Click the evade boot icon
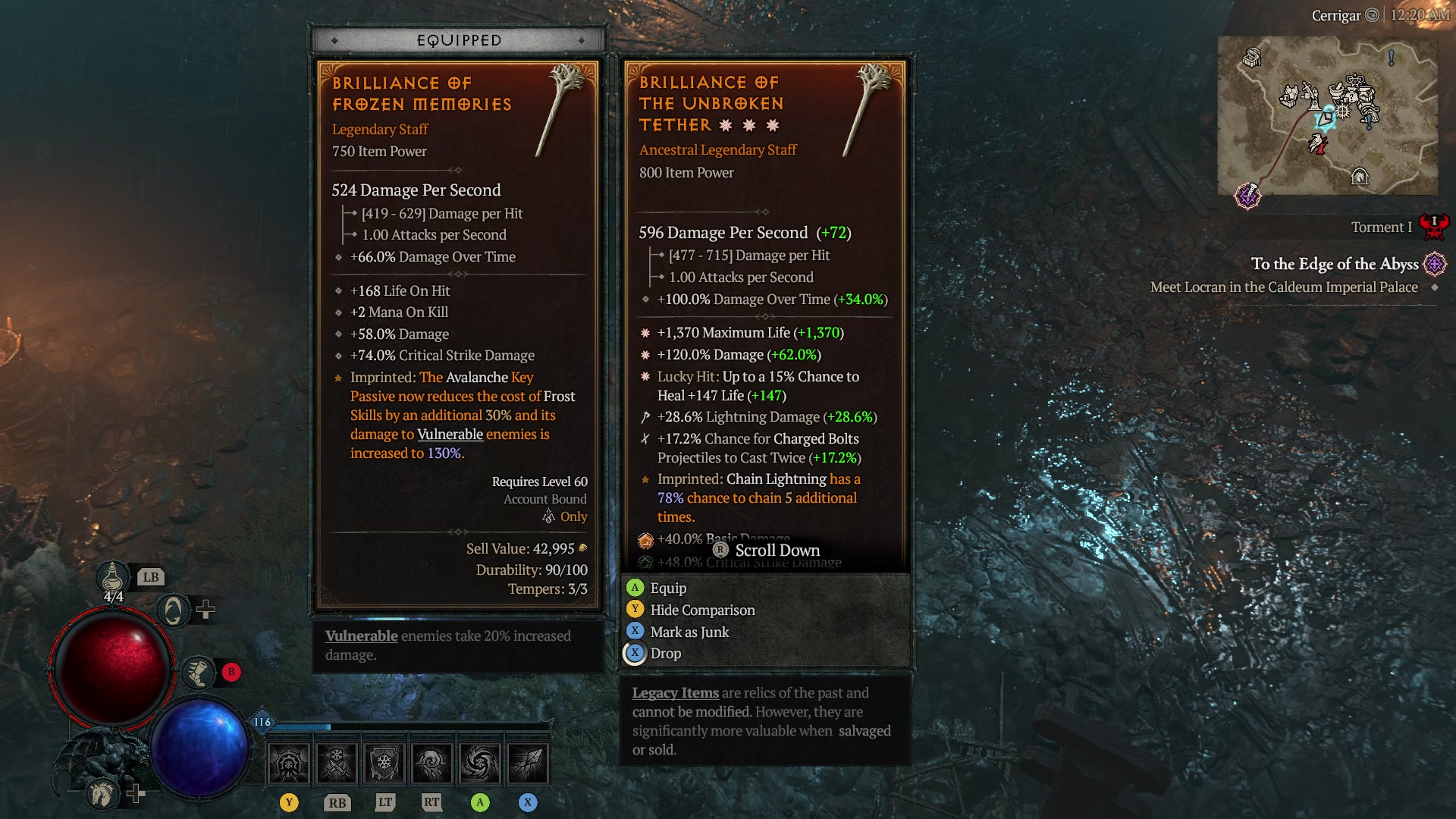 click(200, 670)
